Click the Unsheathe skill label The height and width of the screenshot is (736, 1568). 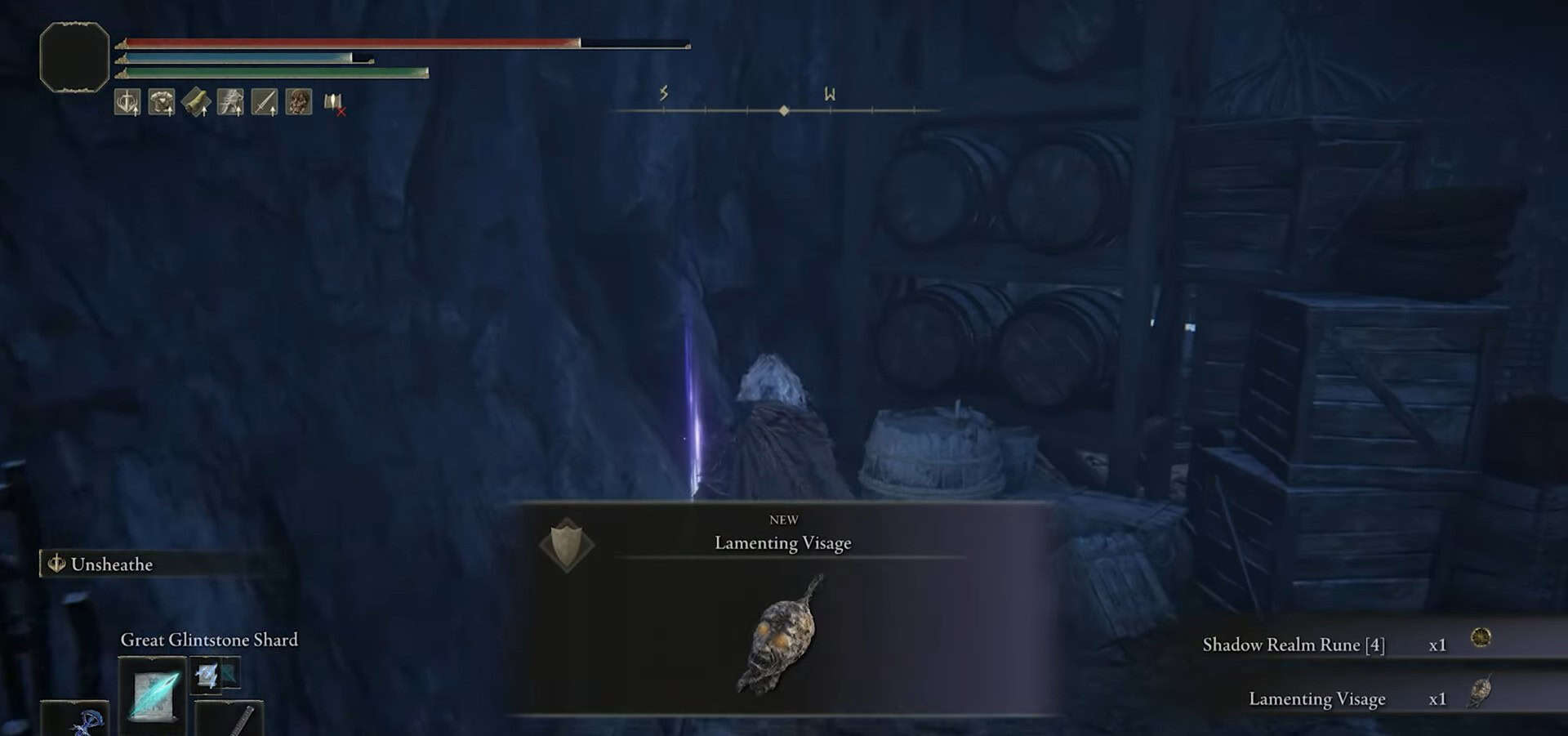[x=112, y=564]
